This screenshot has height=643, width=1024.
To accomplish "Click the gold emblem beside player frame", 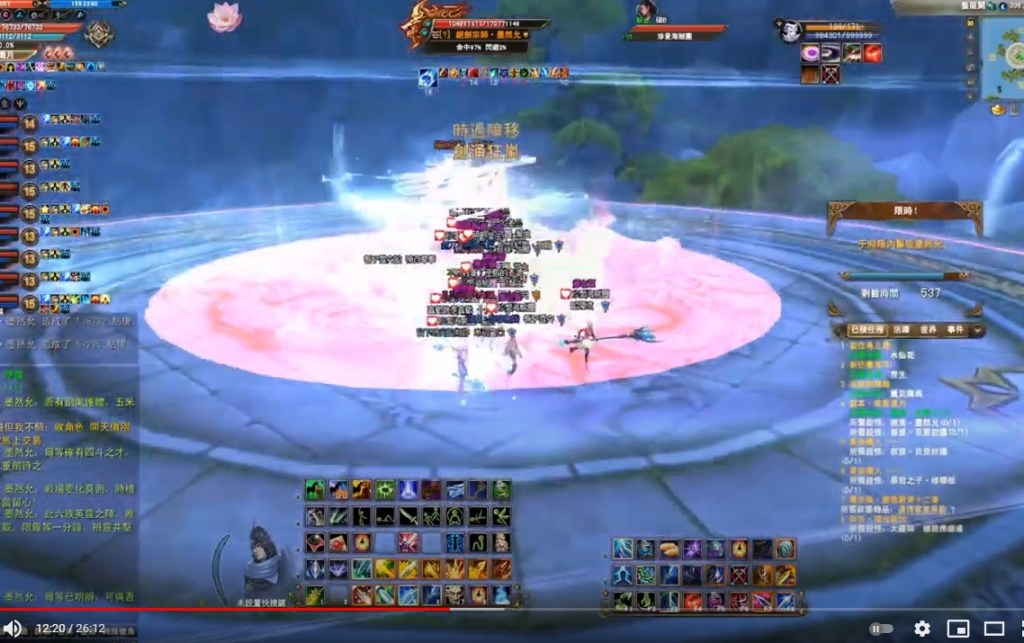I will (98, 34).
